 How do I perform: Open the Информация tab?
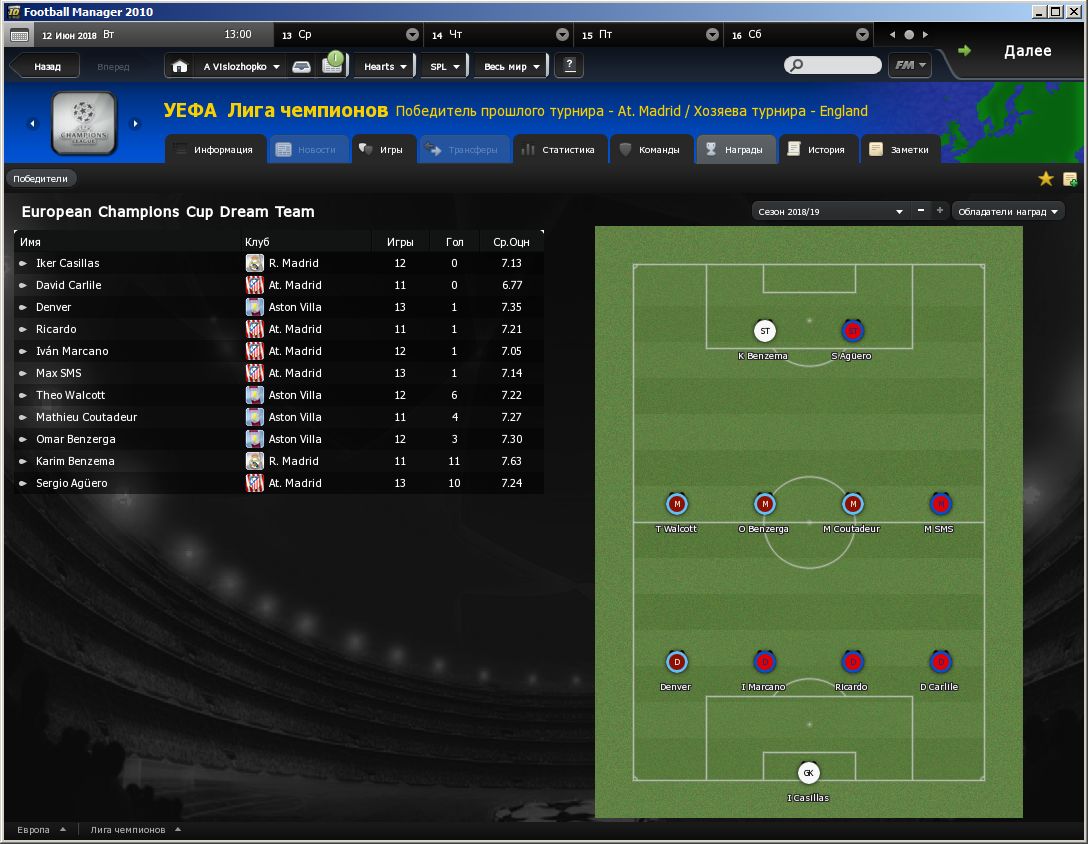coord(215,150)
